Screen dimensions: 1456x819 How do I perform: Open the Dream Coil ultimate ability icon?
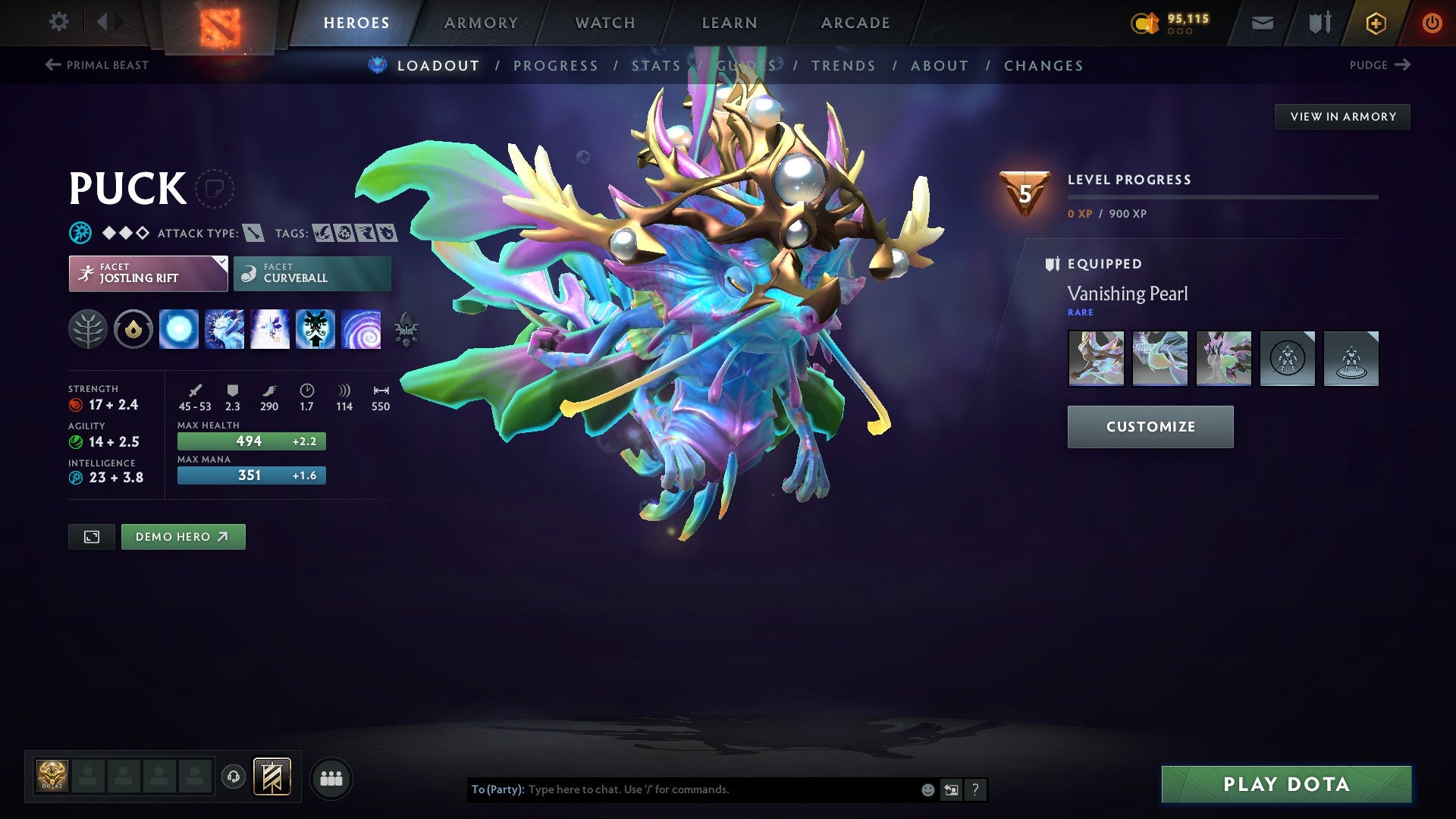[x=362, y=329]
